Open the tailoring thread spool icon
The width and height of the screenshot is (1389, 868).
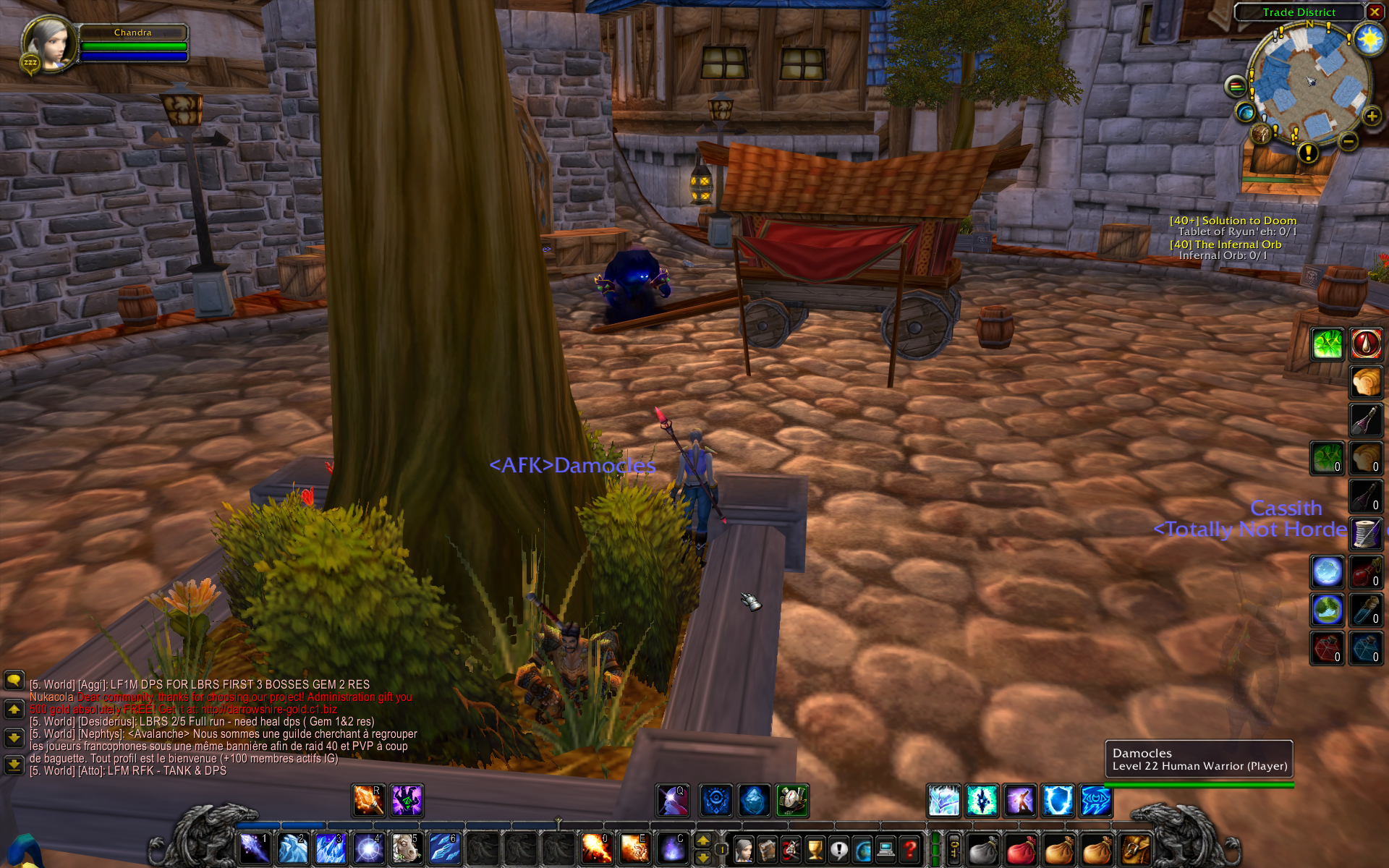coord(1366,534)
